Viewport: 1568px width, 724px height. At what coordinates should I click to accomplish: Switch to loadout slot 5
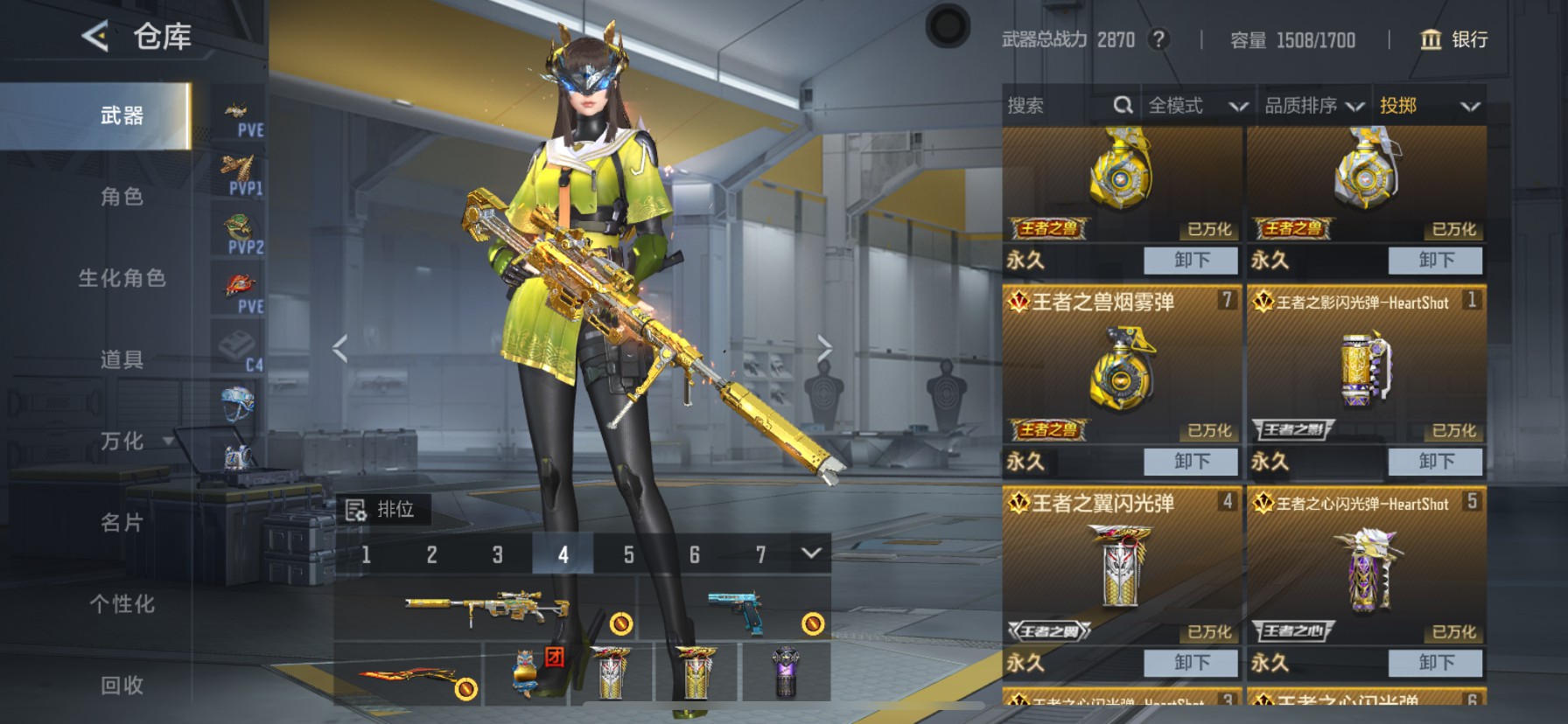[628, 554]
